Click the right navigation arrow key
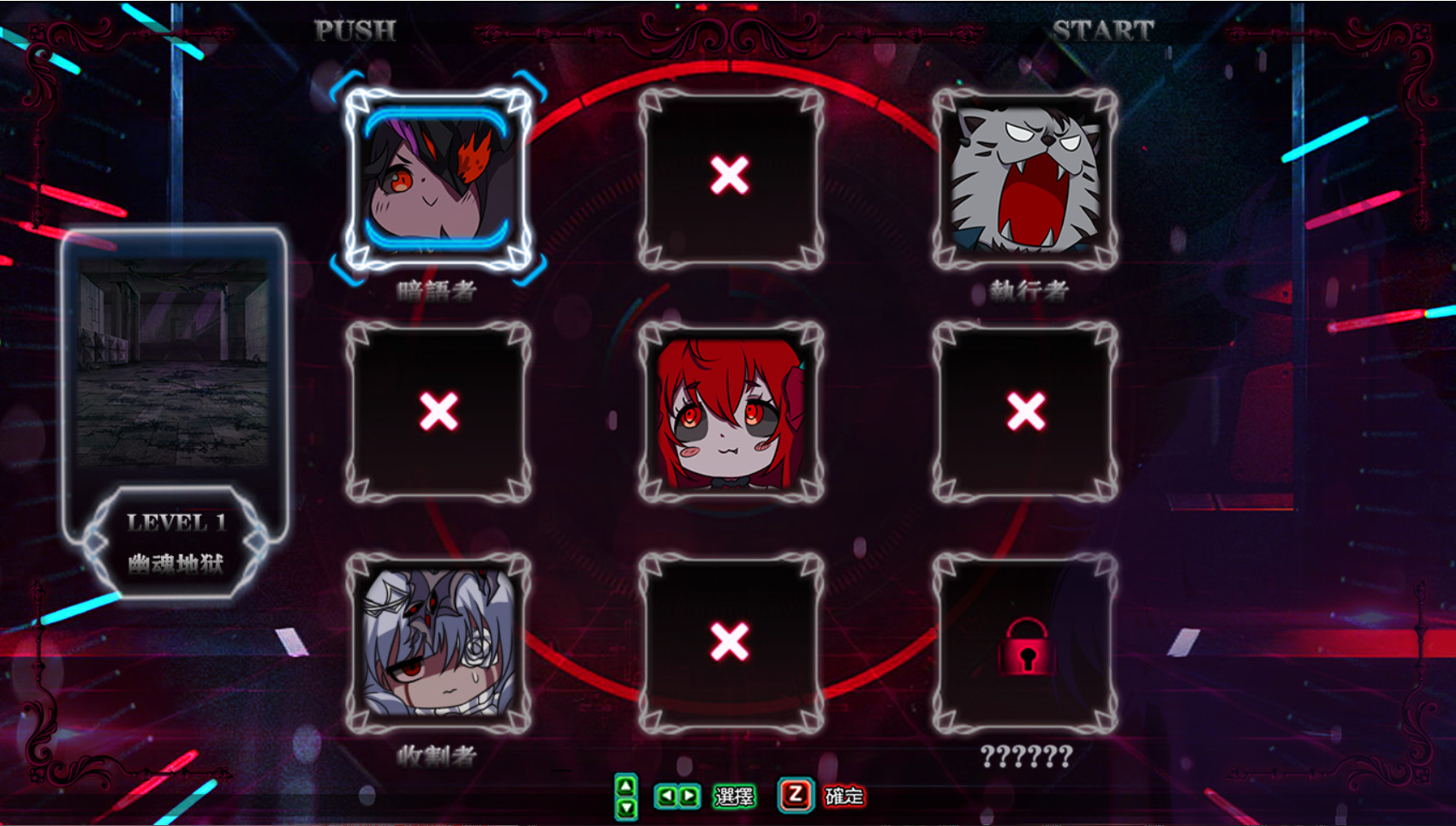 coord(686,795)
